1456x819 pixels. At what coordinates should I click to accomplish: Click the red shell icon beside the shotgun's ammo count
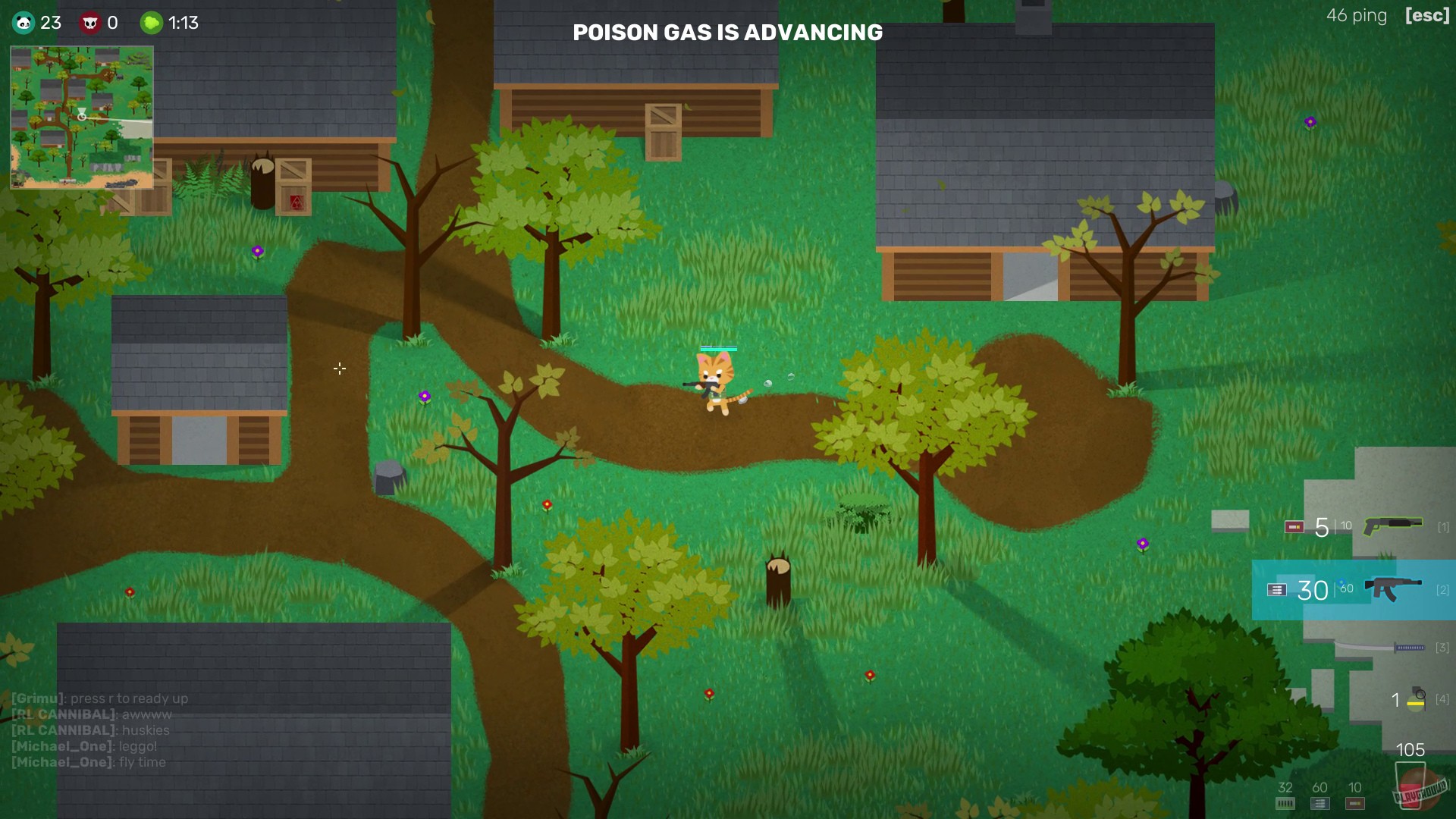[x=1294, y=526]
